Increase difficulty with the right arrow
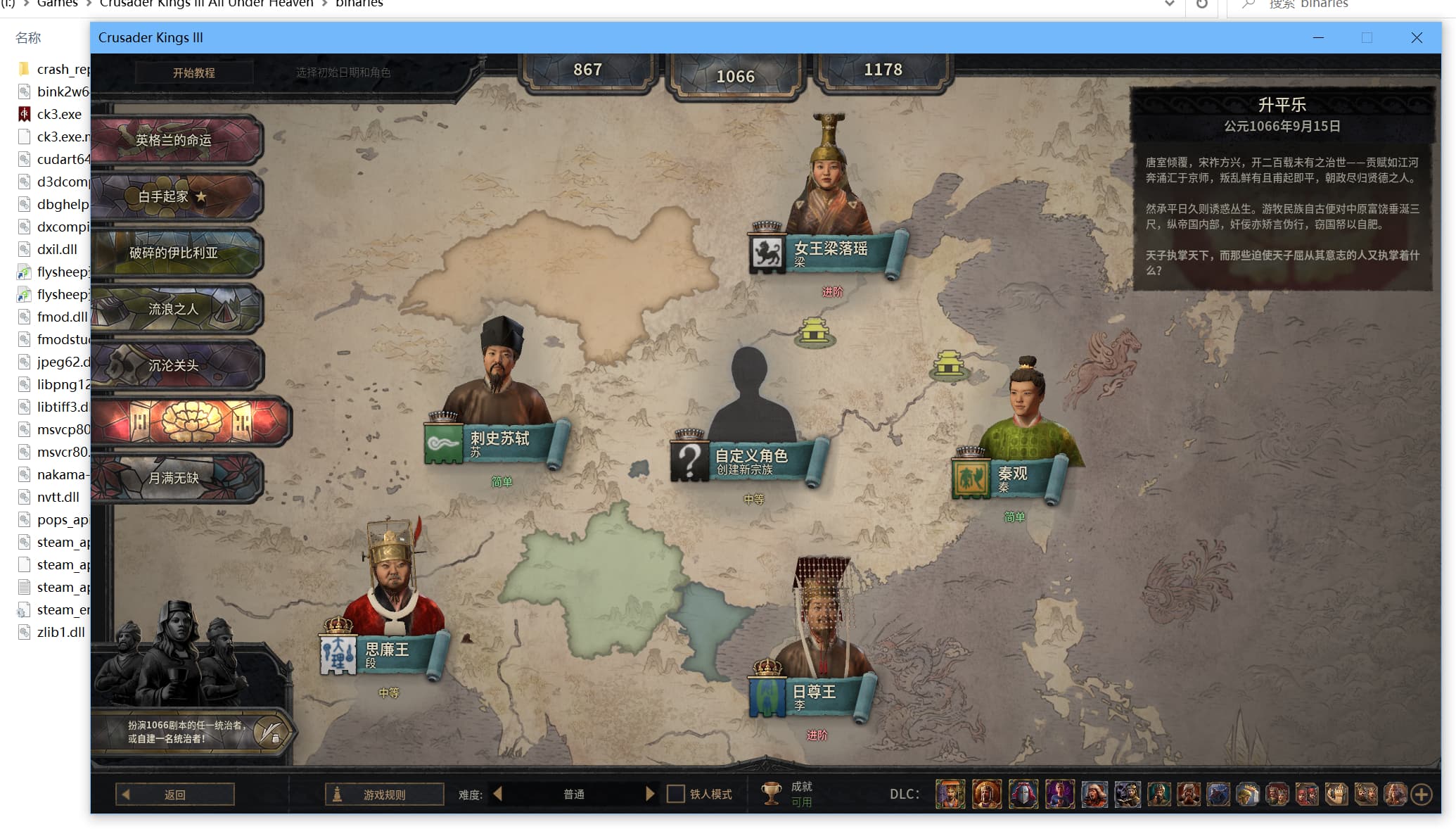 pyautogui.click(x=650, y=794)
